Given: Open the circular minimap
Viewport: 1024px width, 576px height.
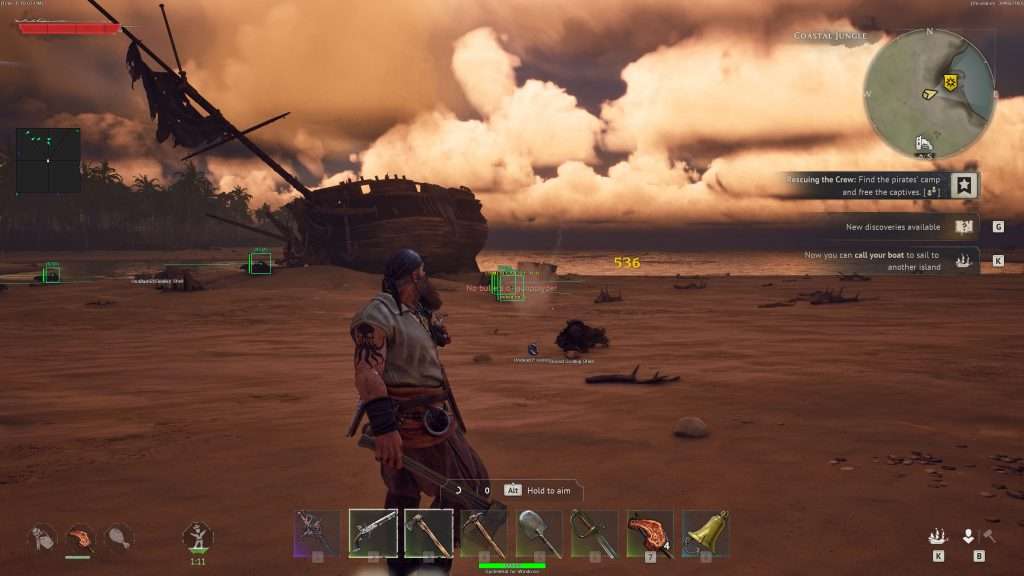Looking at the screenshot, I should coord(929,93).
